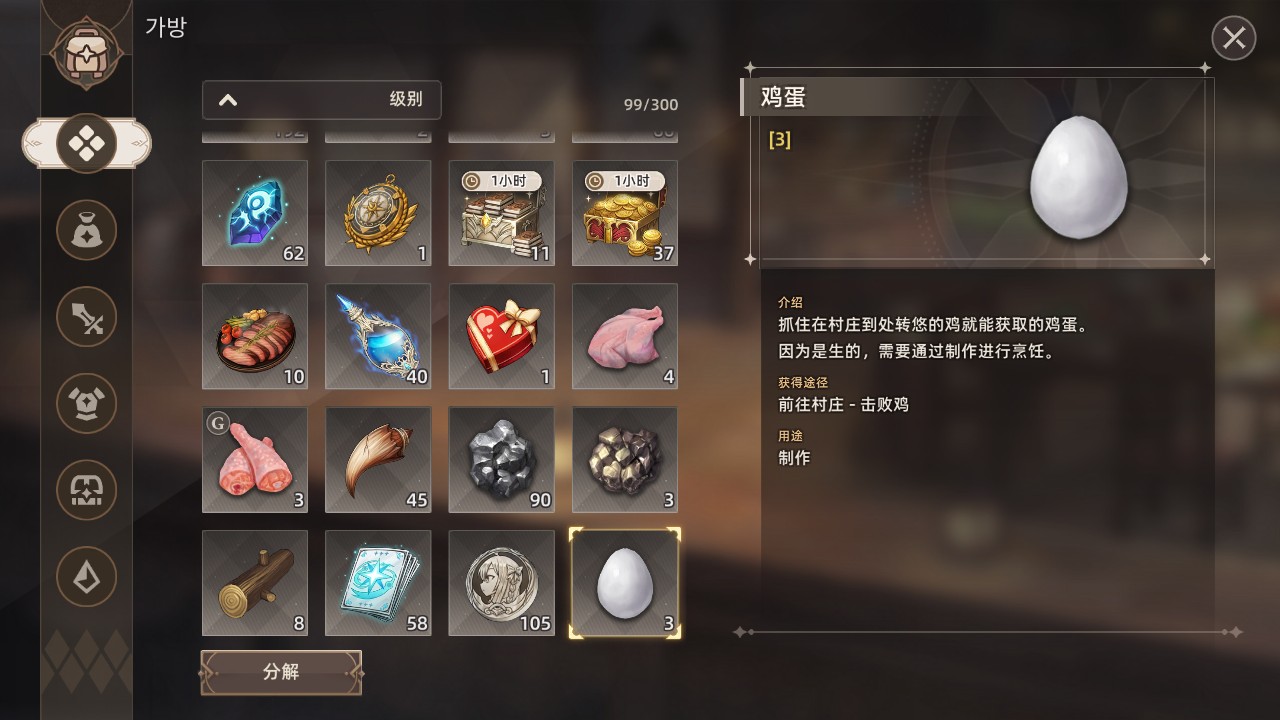Select the blue crystal shard icon showing 62
The image size is (1280, 720).
(254, 212)
